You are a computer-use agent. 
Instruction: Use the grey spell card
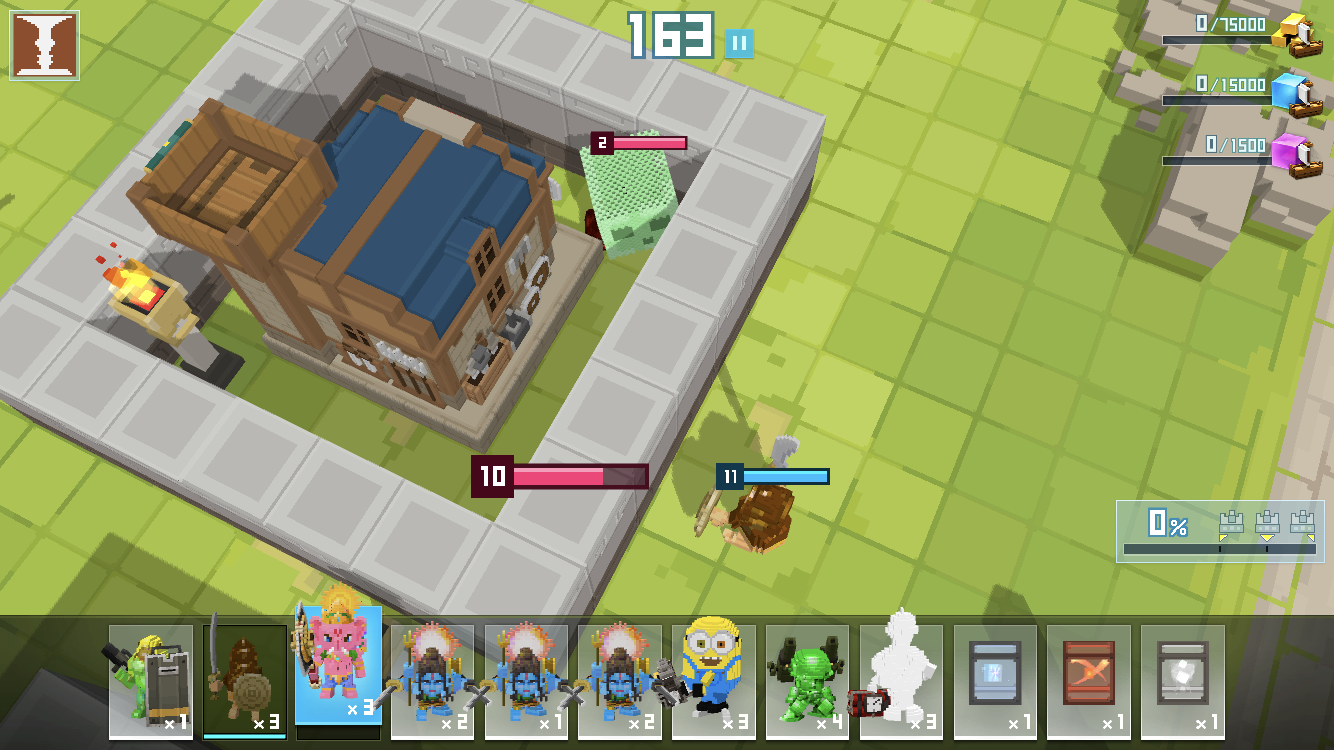coord(1183,680)
